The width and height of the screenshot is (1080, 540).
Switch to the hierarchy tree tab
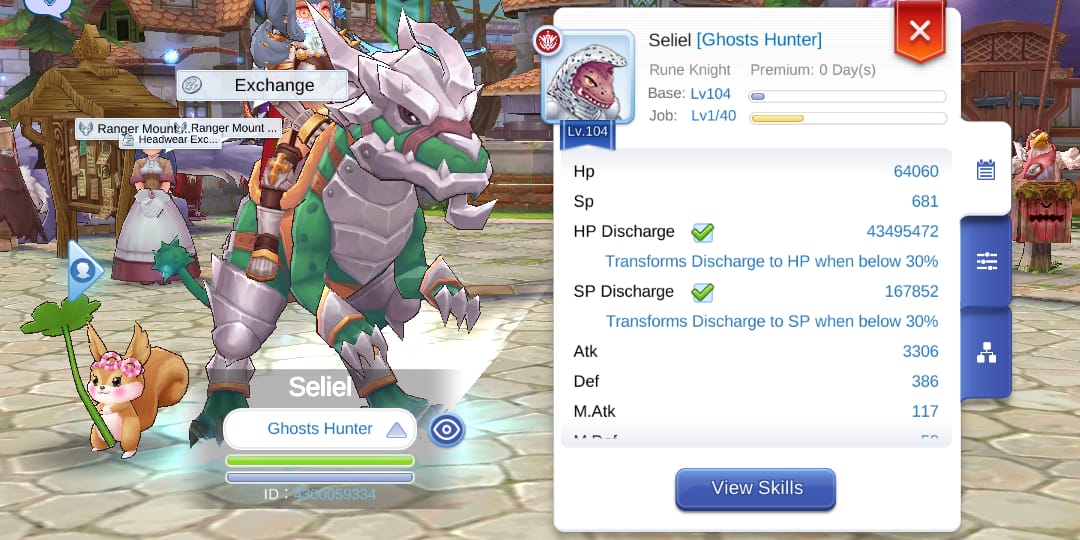(x=986, y=352)
